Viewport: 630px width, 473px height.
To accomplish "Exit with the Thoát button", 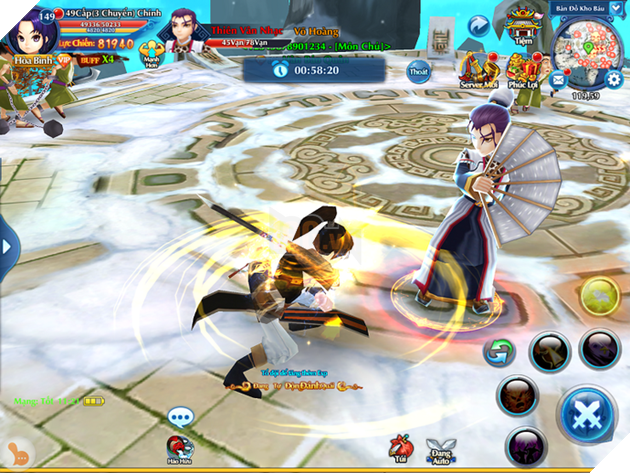I will pos(418,71).
